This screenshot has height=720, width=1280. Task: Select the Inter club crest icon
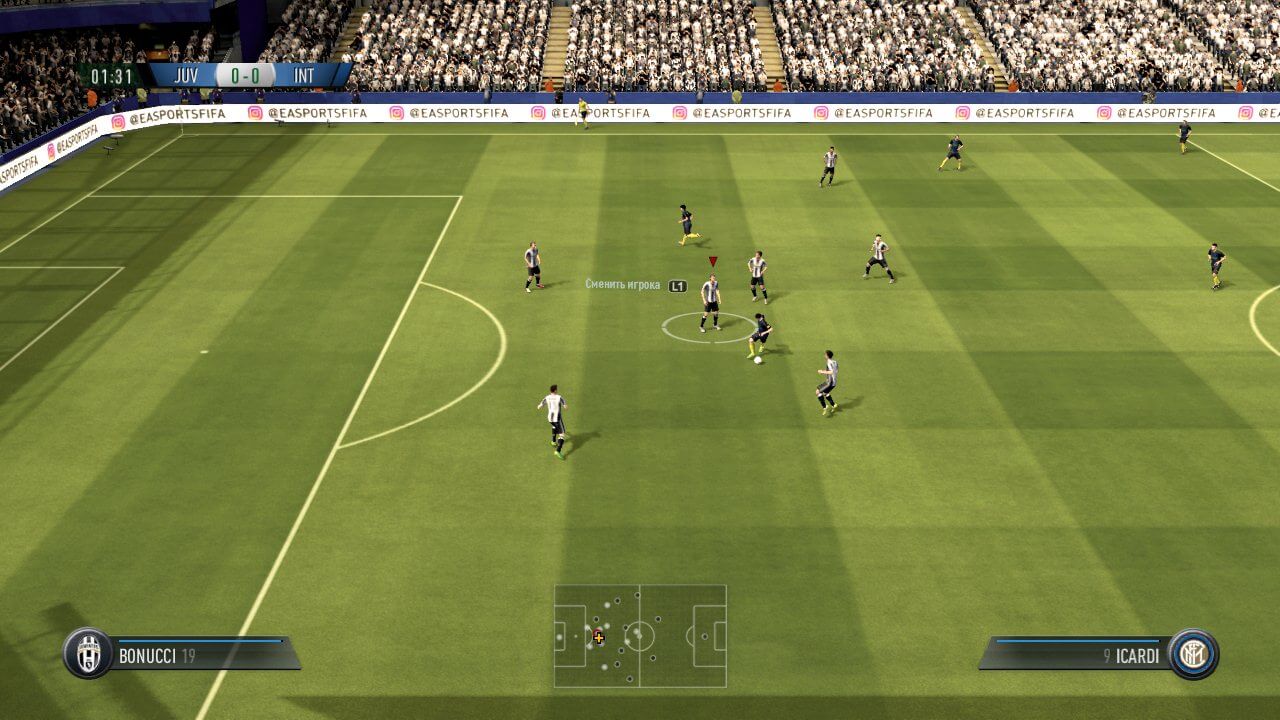click(x=1193, y=654)
